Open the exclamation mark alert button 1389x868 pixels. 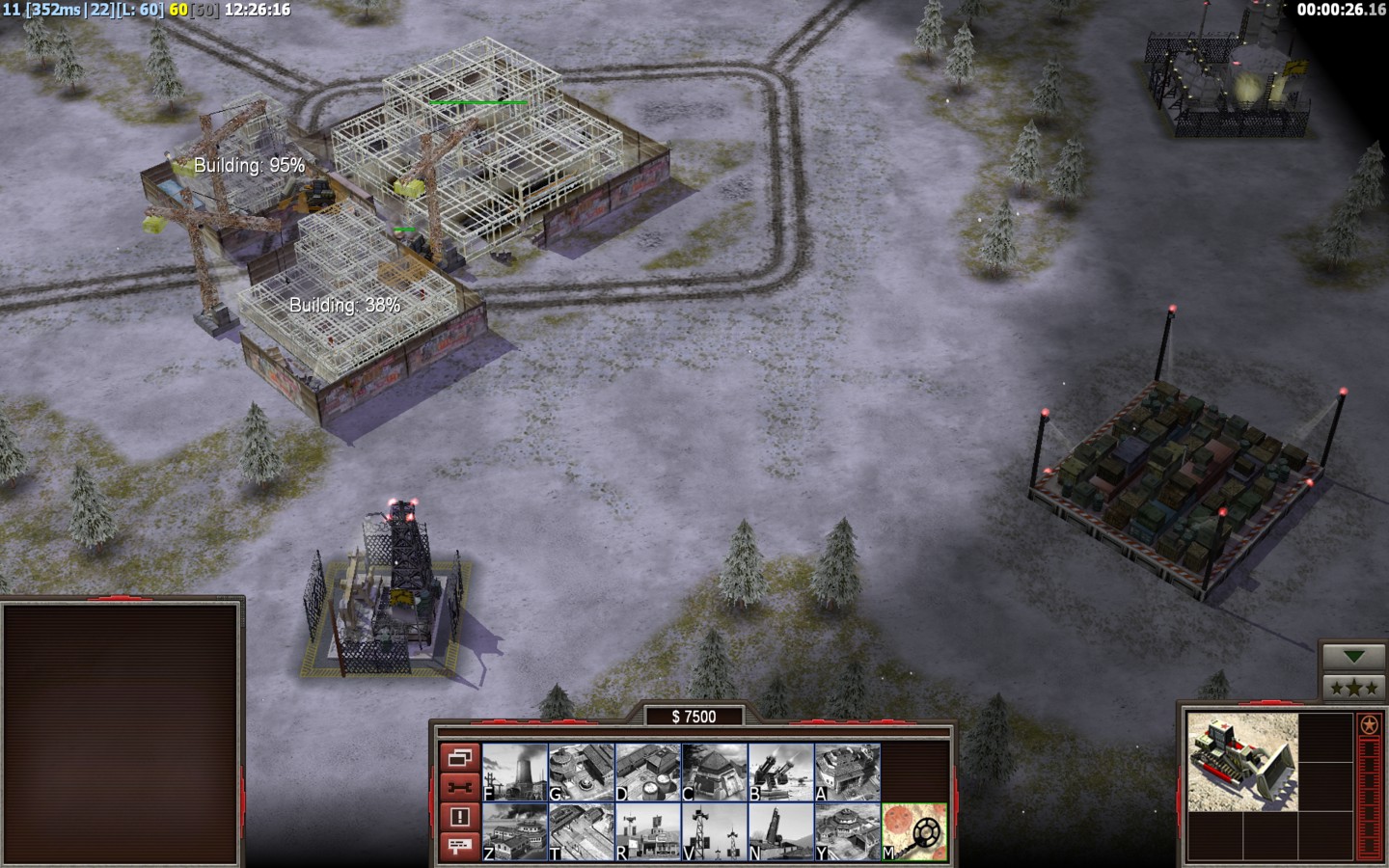pos(459,817)
